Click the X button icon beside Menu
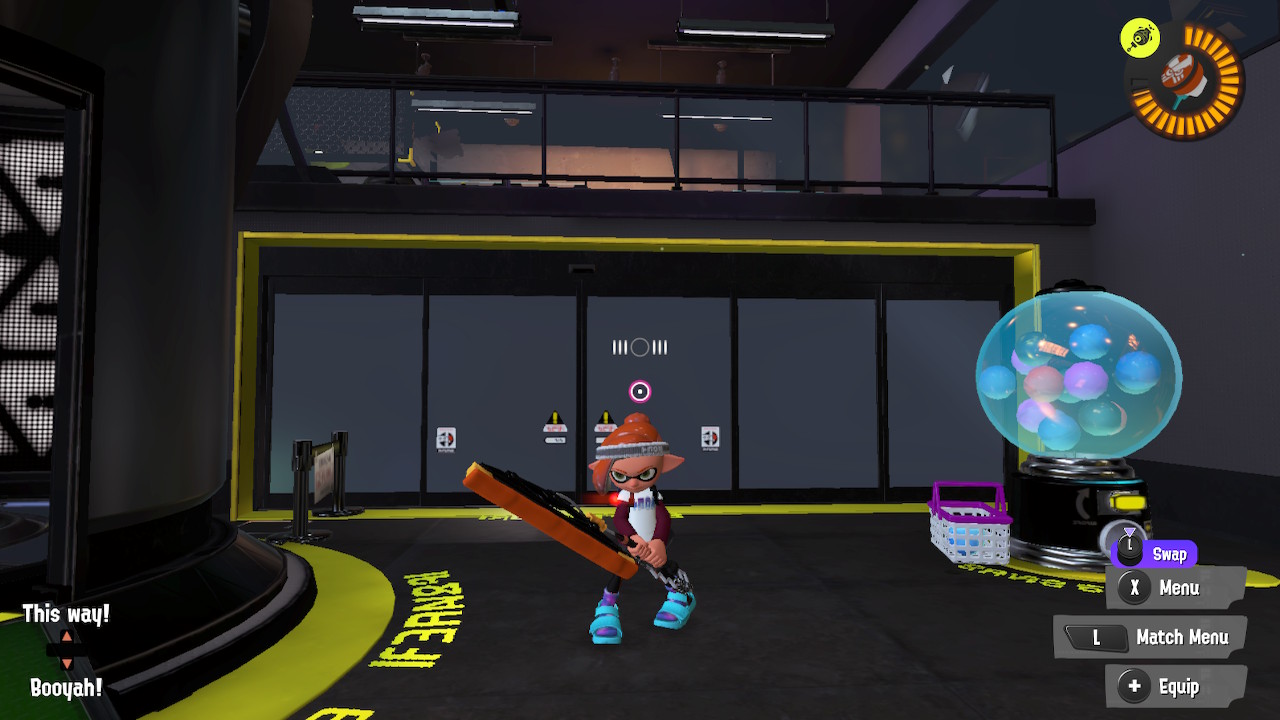 pyautogui.click(x=1133, y=589)
